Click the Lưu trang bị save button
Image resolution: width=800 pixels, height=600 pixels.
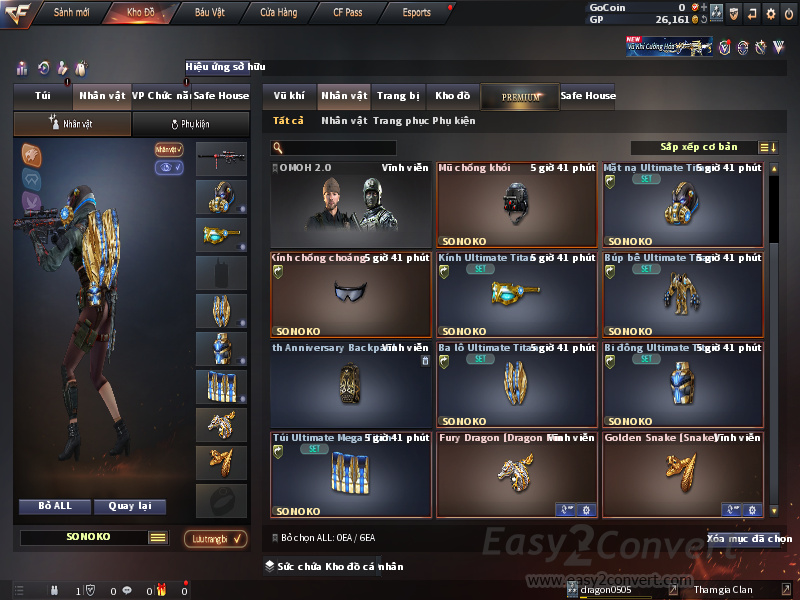tap(216, 539)
